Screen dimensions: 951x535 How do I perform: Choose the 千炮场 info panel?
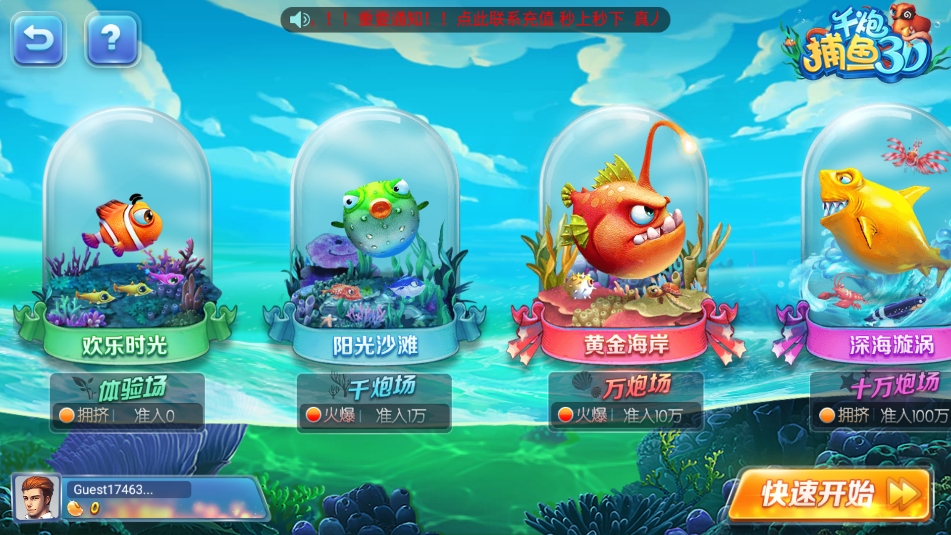click(x=375, y=402)
